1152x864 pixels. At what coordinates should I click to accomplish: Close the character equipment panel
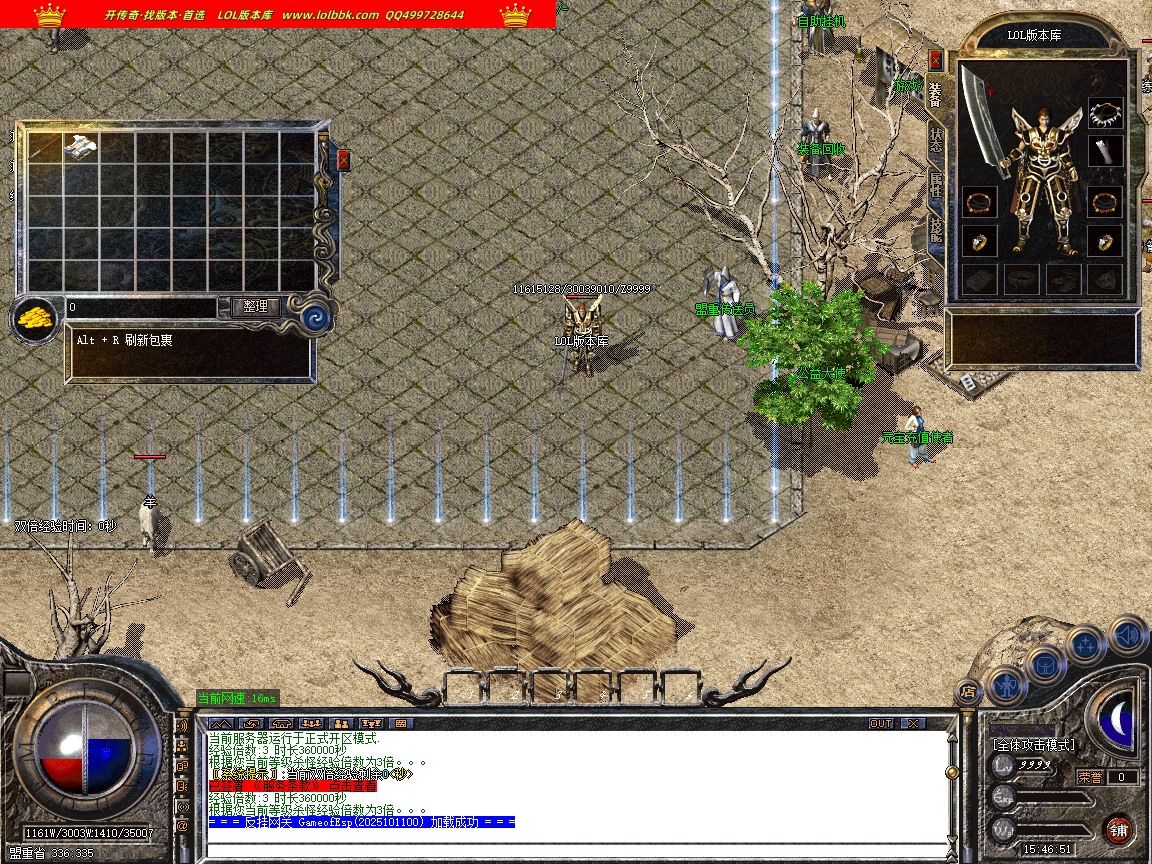(x=935, y=60)
